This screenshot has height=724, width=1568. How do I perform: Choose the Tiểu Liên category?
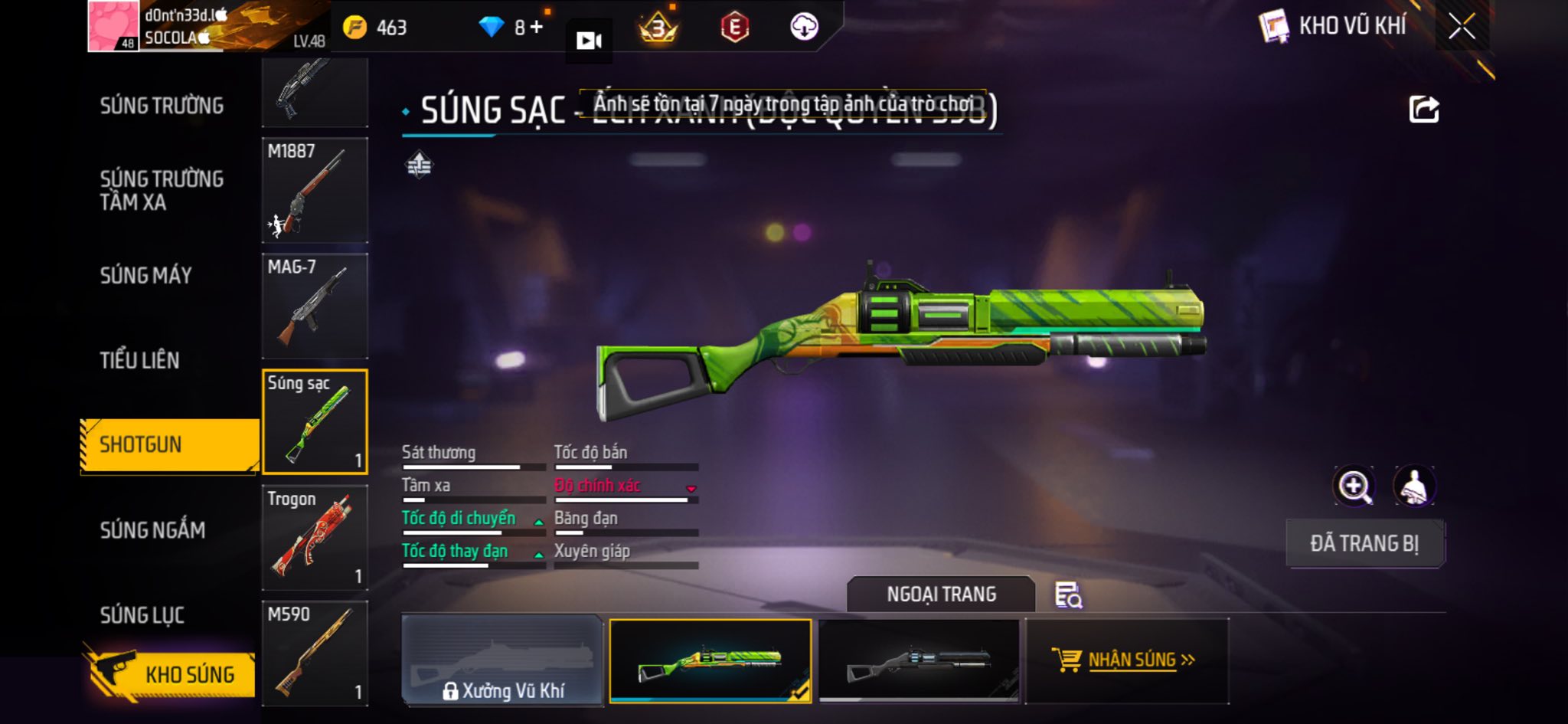point(139,360)
